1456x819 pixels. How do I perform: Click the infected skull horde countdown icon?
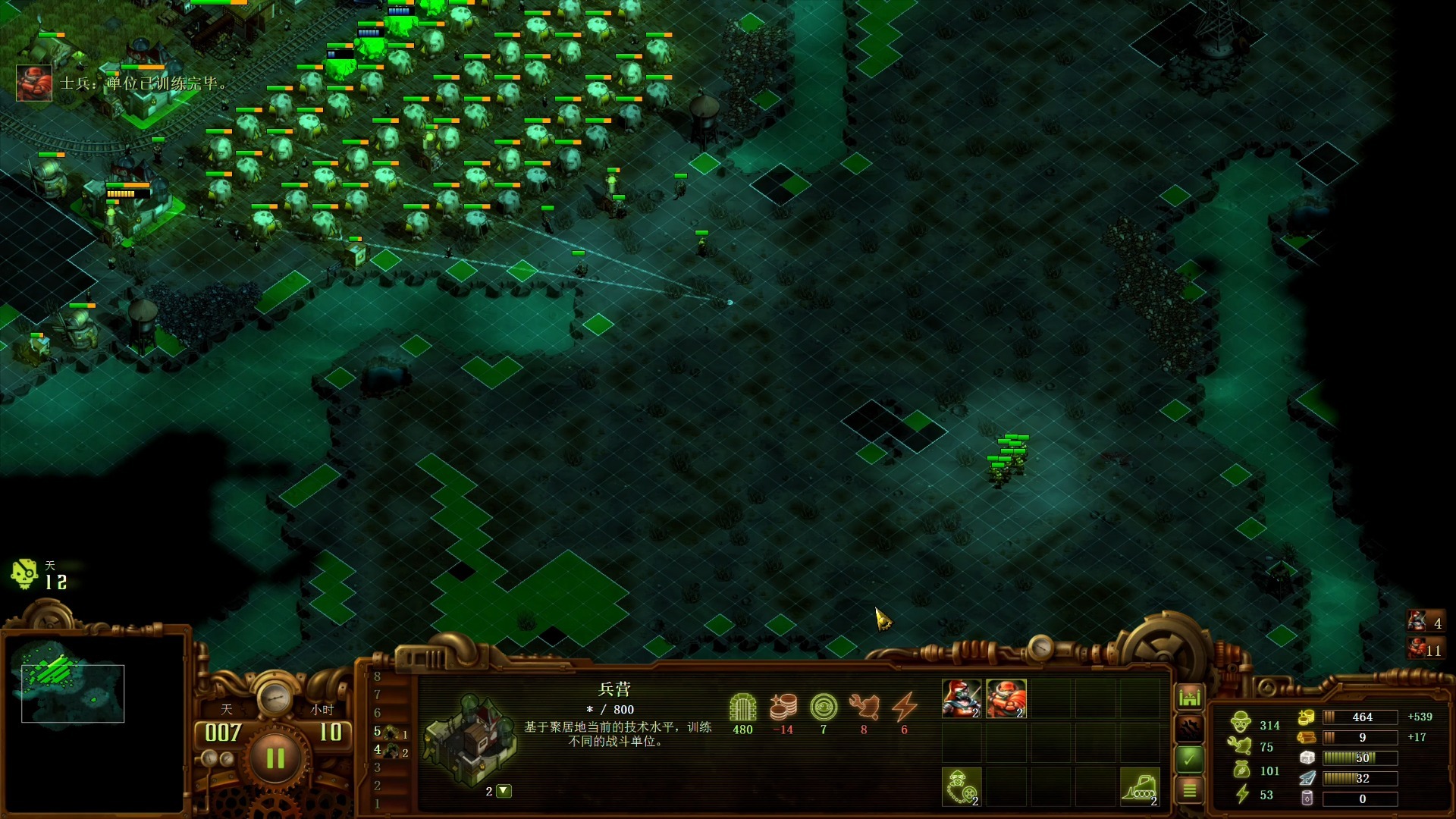click(x=24, y=574)
